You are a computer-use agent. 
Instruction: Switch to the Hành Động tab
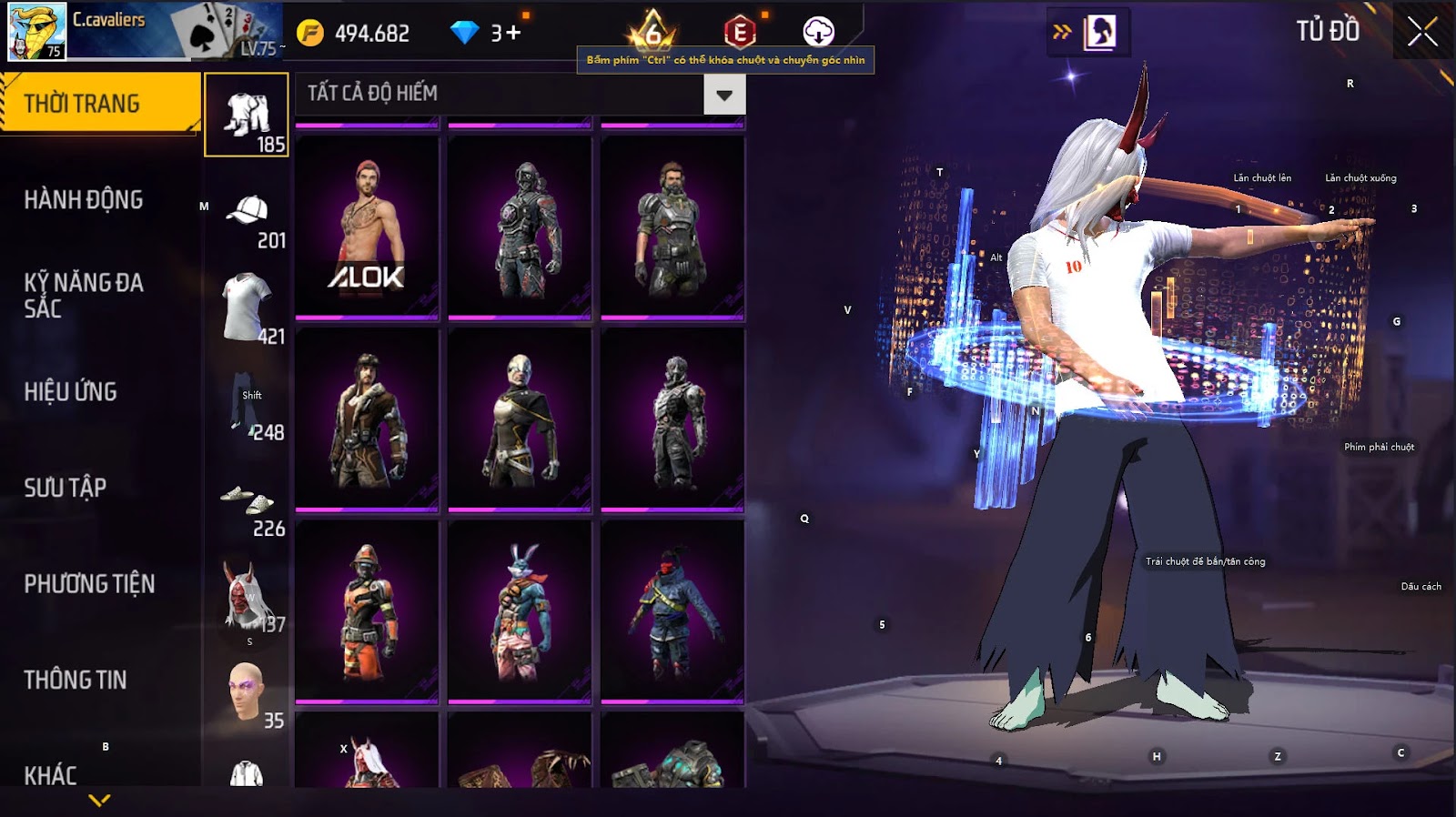(84, 199)
